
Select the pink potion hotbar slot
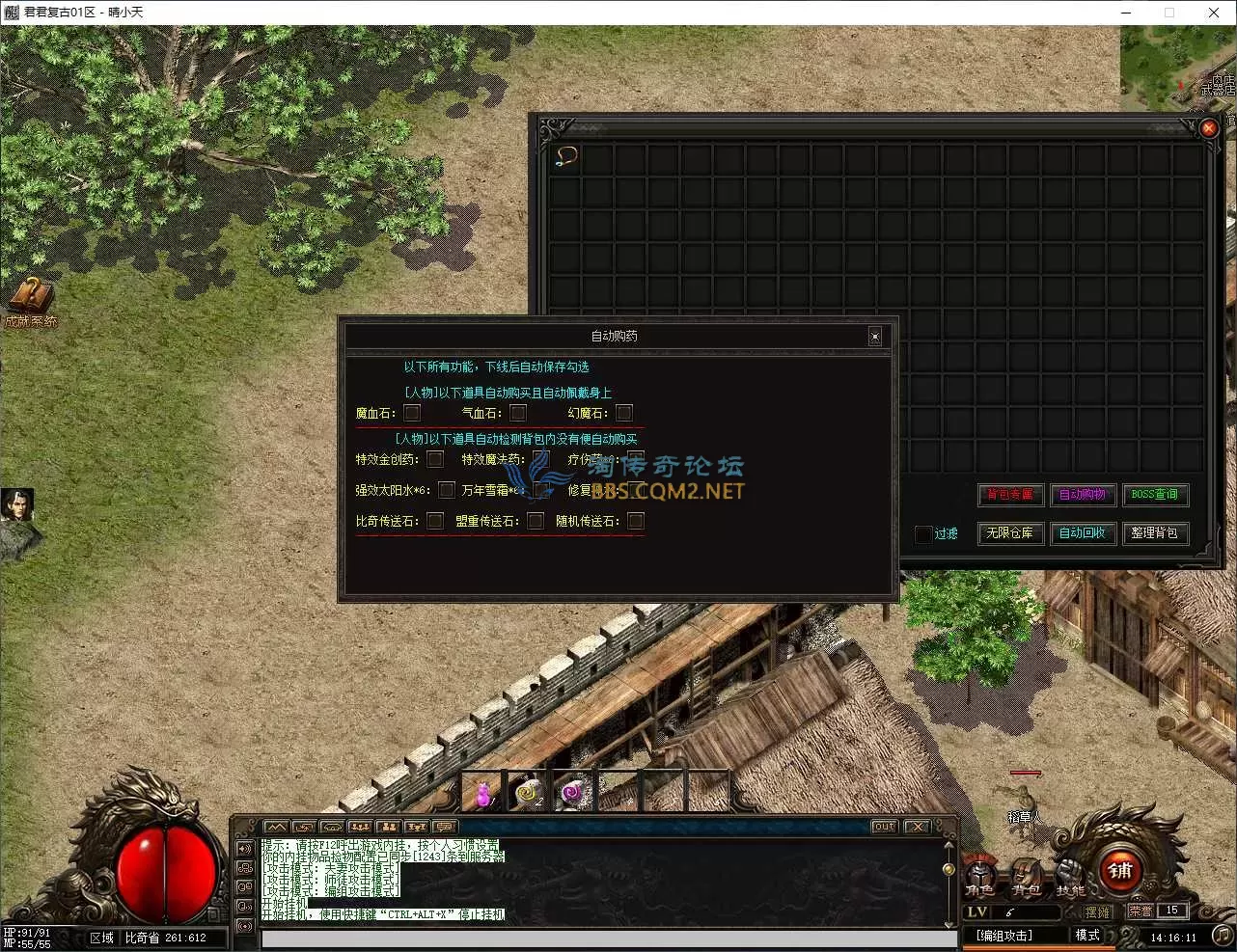coord(483,793)
